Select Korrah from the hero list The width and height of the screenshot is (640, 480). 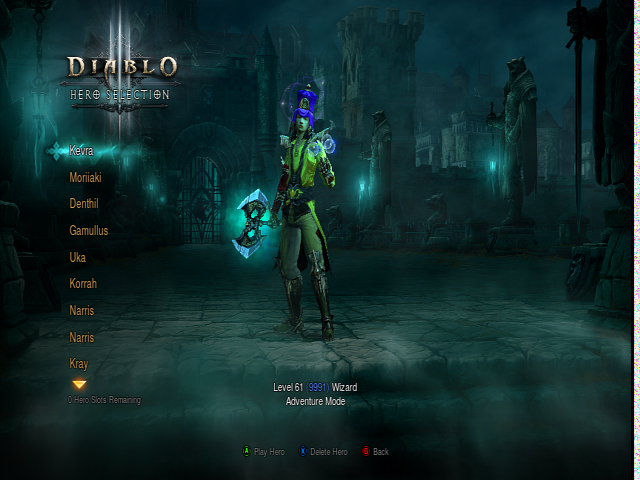(x=83, y=284)
